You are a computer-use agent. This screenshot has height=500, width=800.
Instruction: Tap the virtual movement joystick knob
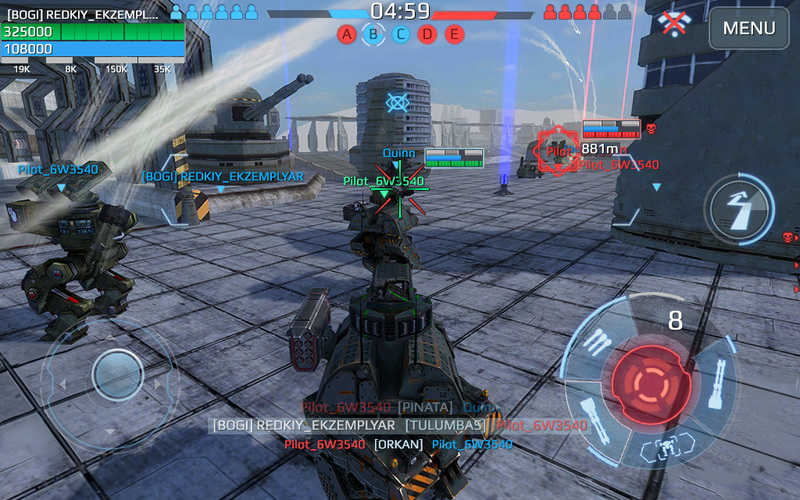click(117, 375)
